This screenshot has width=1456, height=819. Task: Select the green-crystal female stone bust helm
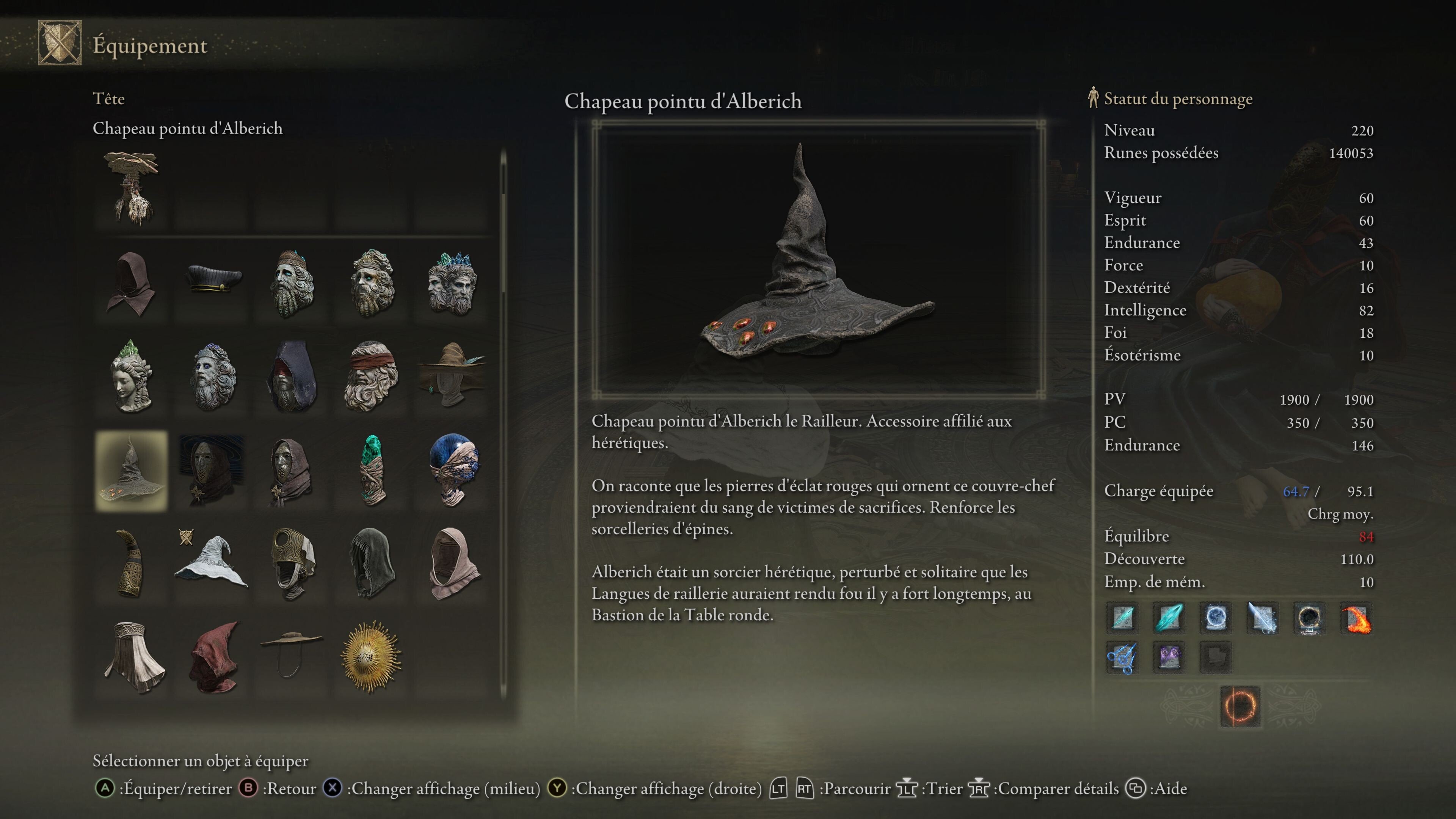pos(131,376)
